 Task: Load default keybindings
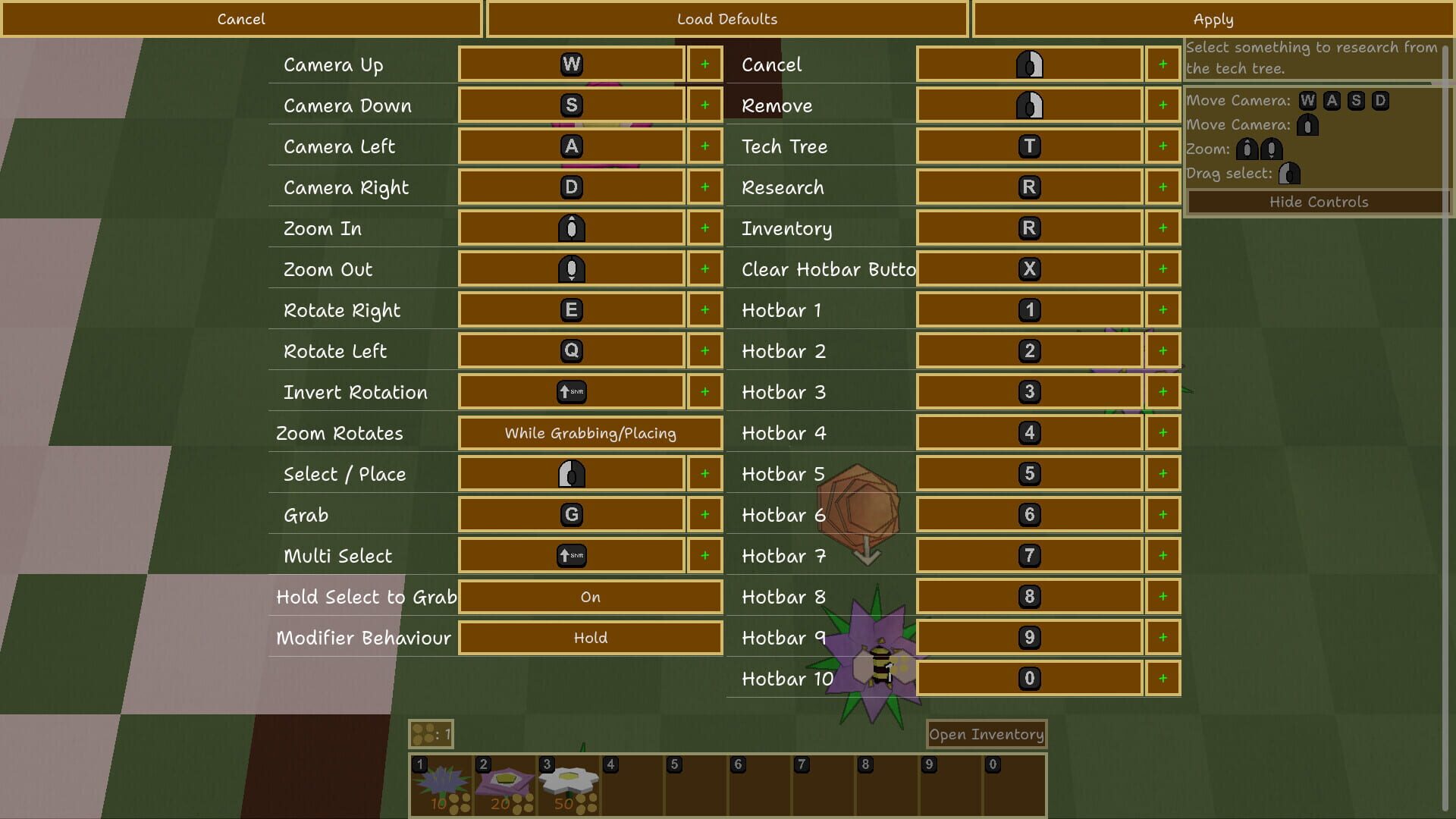point(727,19)
